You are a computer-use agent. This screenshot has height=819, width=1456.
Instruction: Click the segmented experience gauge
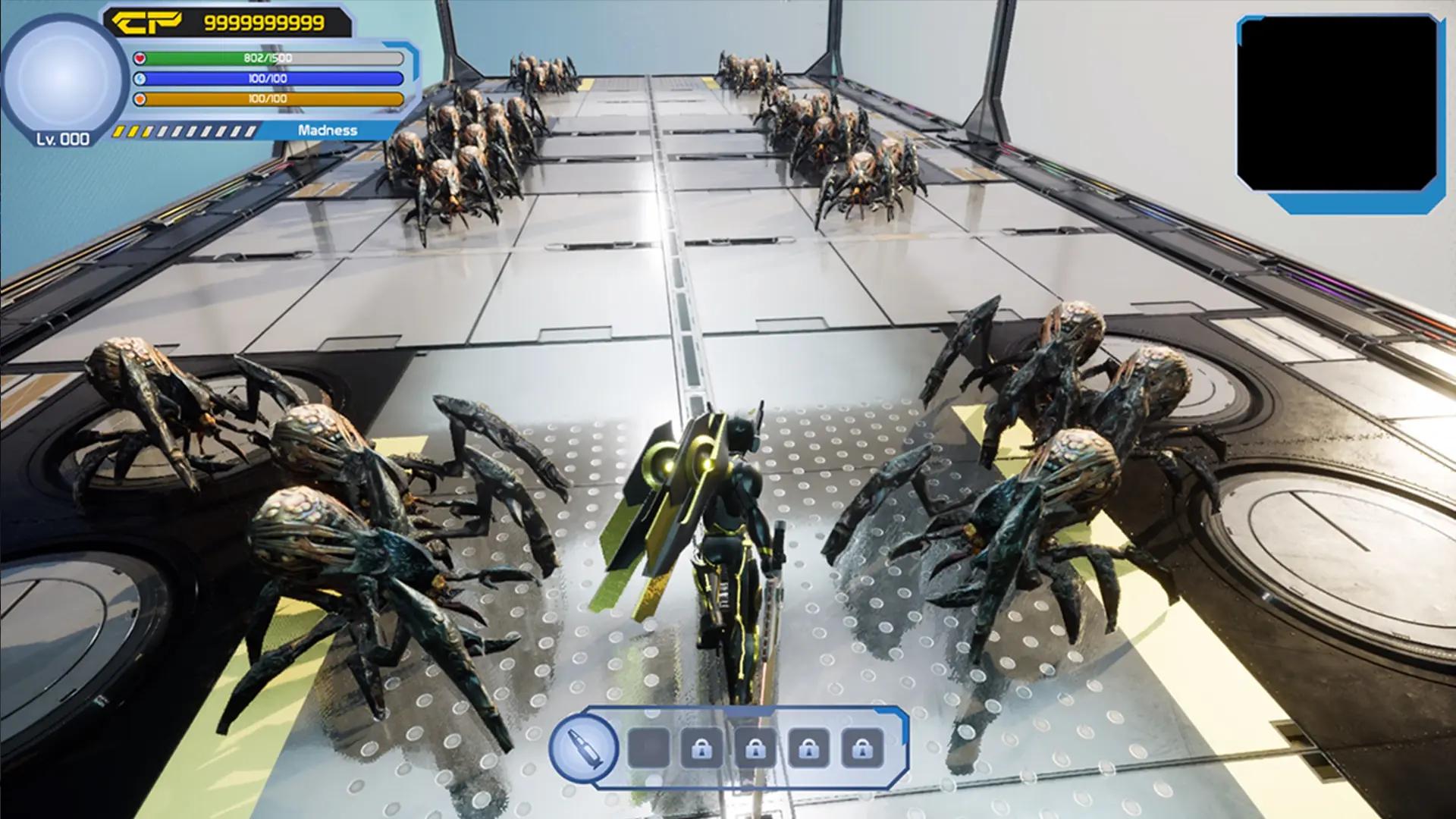click(x=186, y=130)
